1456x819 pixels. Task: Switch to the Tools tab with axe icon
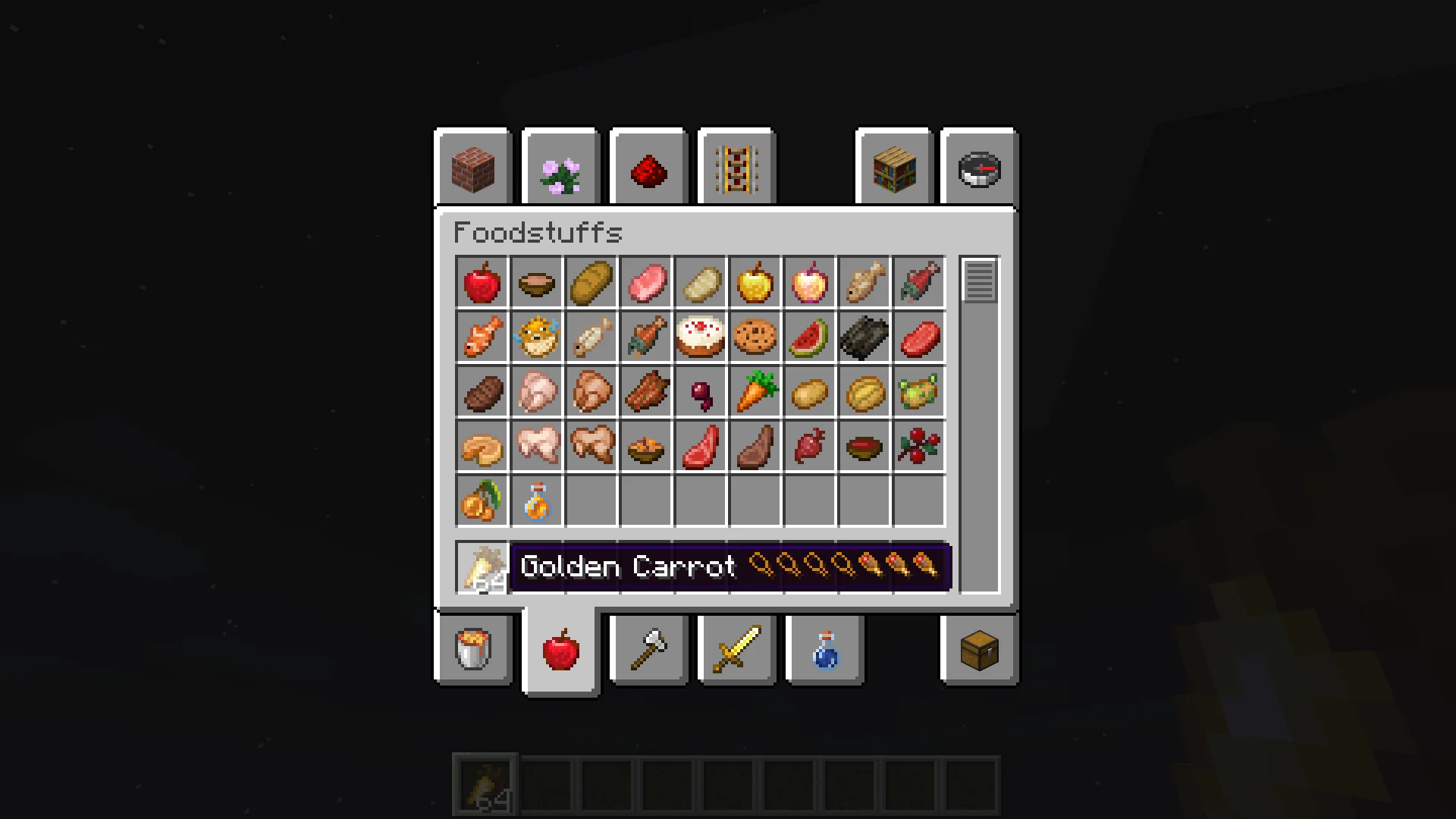[648, 650]
